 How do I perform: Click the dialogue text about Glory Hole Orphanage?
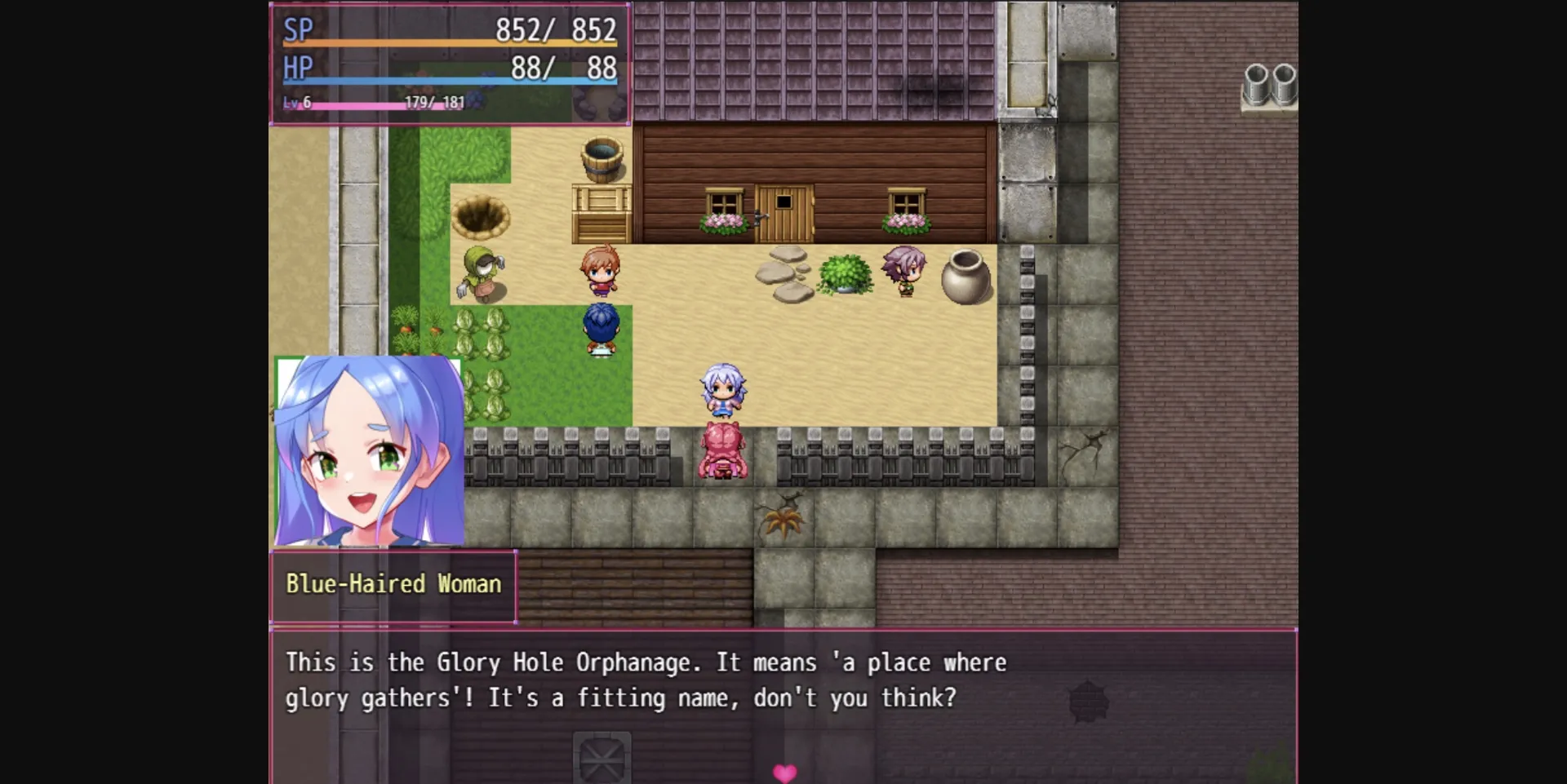pos(645,680)
